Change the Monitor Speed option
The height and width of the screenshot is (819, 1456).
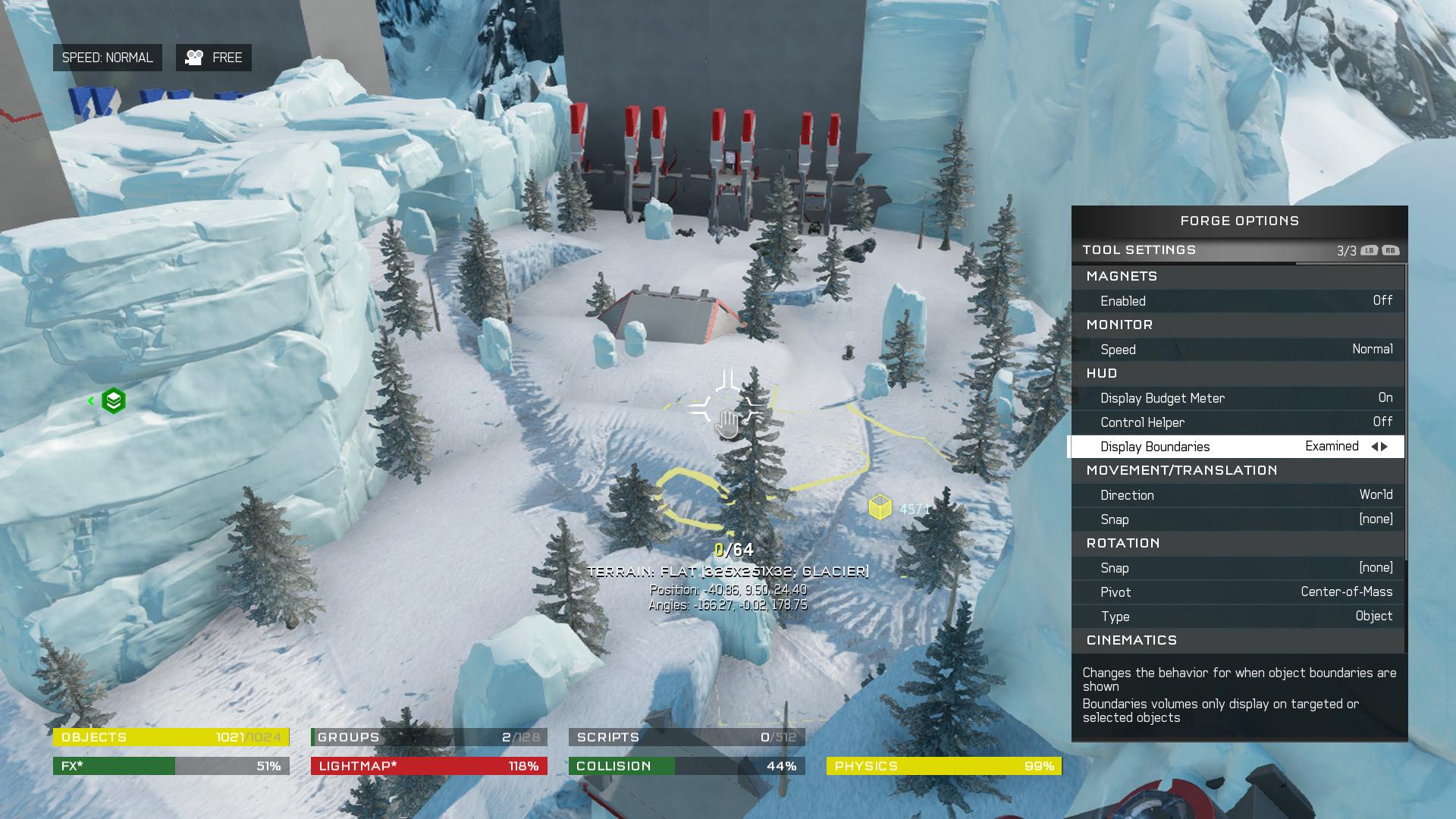[x=1238, y=350]
